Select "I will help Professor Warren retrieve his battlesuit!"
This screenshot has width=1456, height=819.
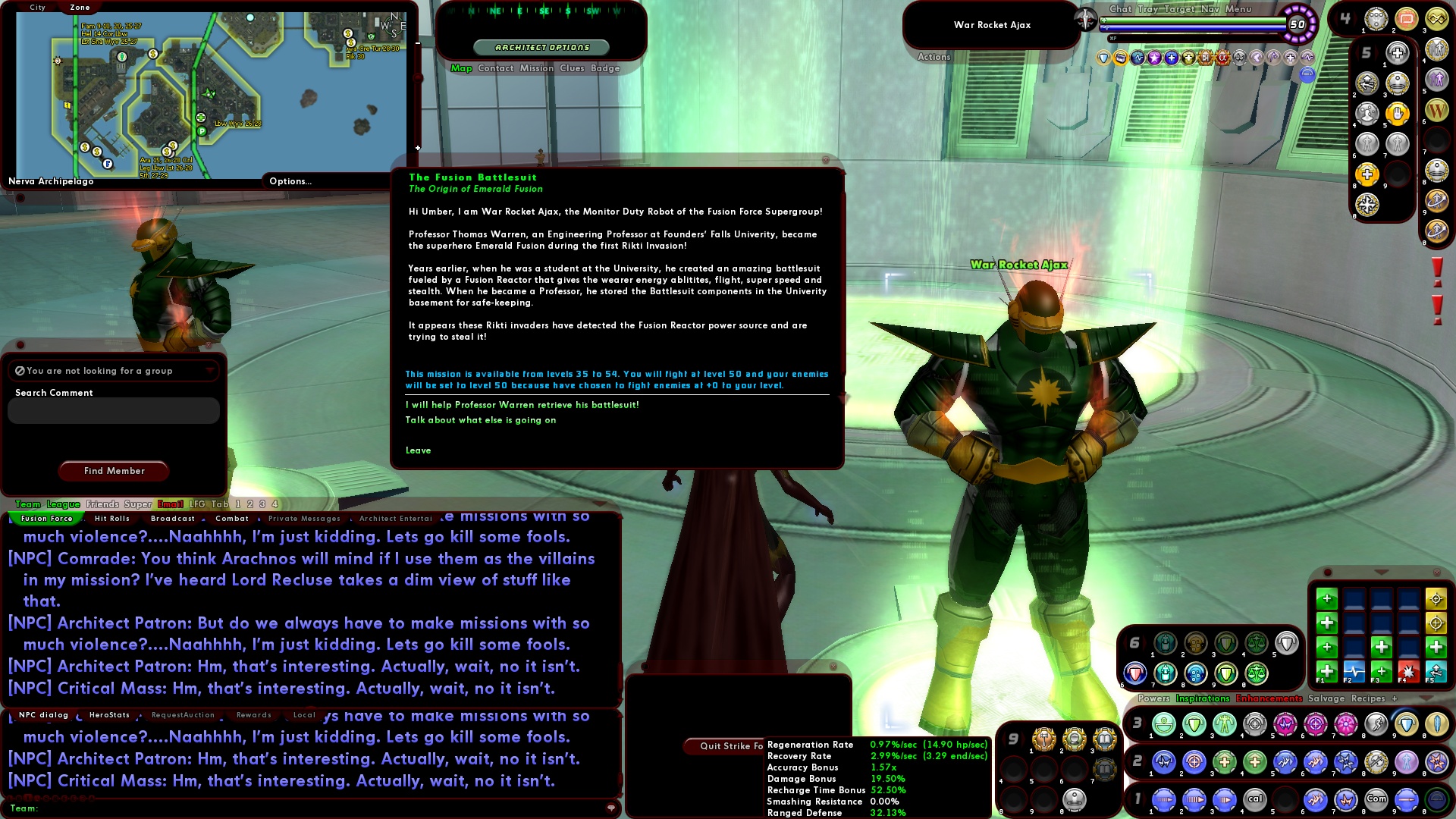[x=523, y=405]
